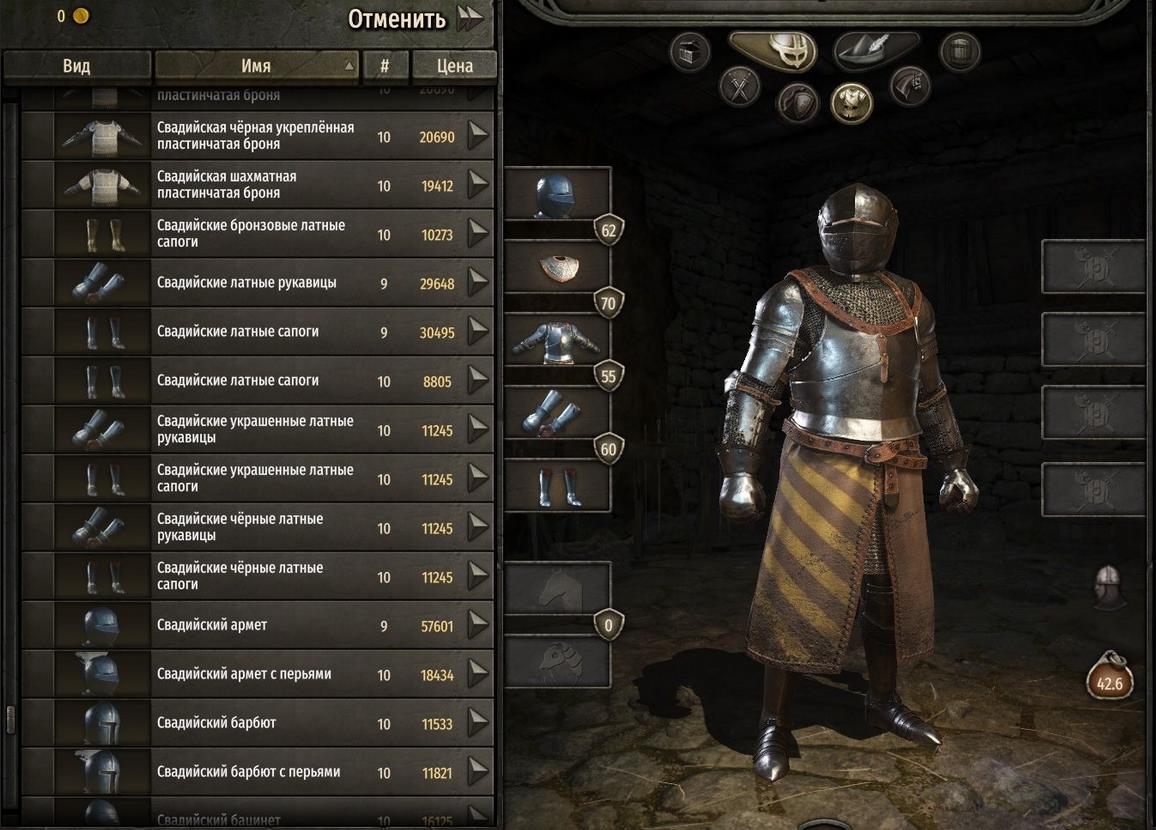Select the equipped helmet slot
Viewport: 1156px width, 830px height.
[558, 195]
